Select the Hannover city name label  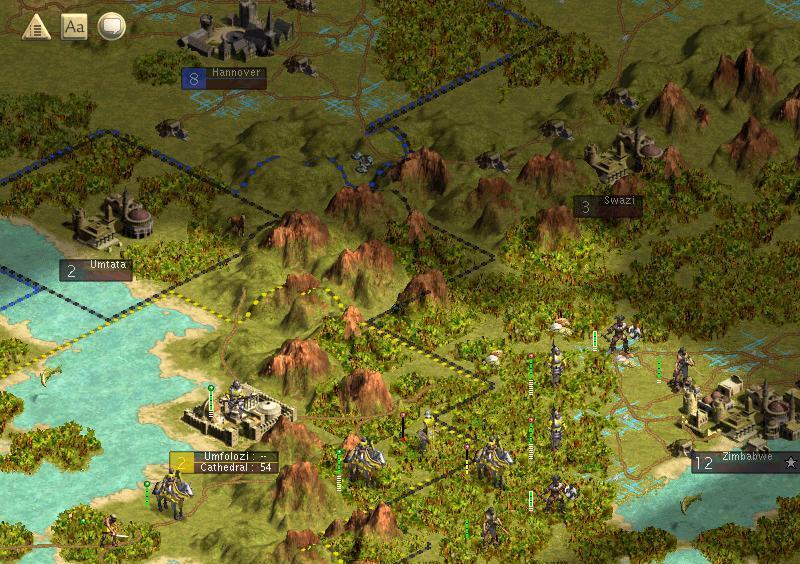[236, 74]
